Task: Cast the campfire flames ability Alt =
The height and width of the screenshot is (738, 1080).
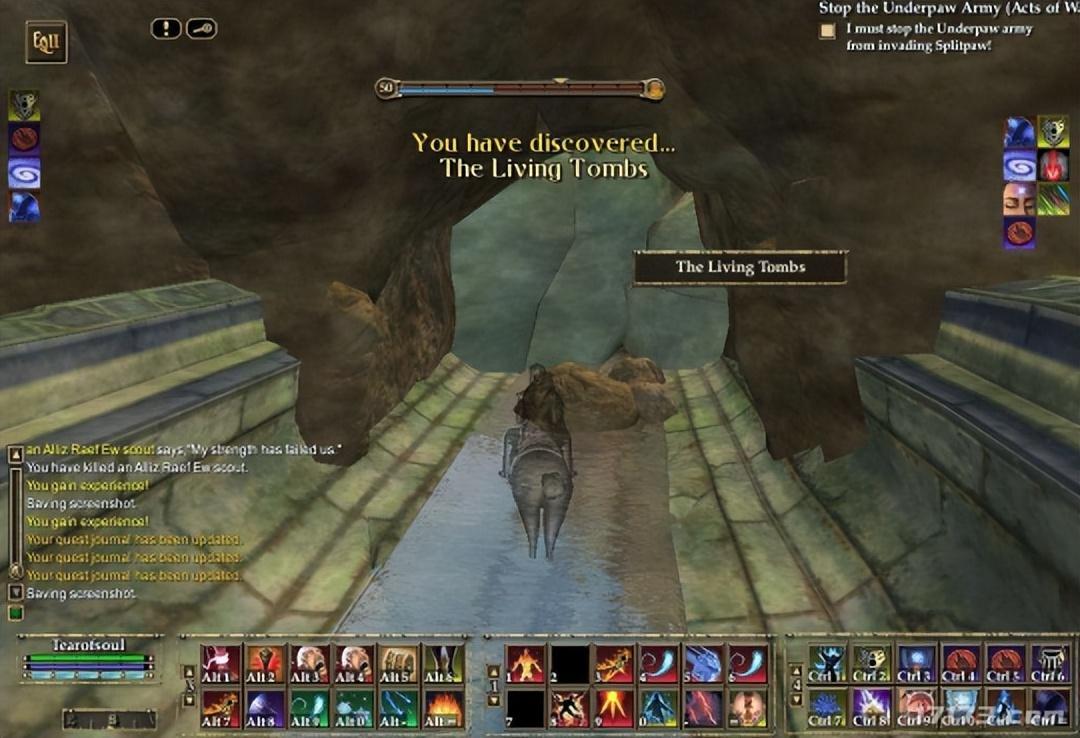Action: [443, 708]
